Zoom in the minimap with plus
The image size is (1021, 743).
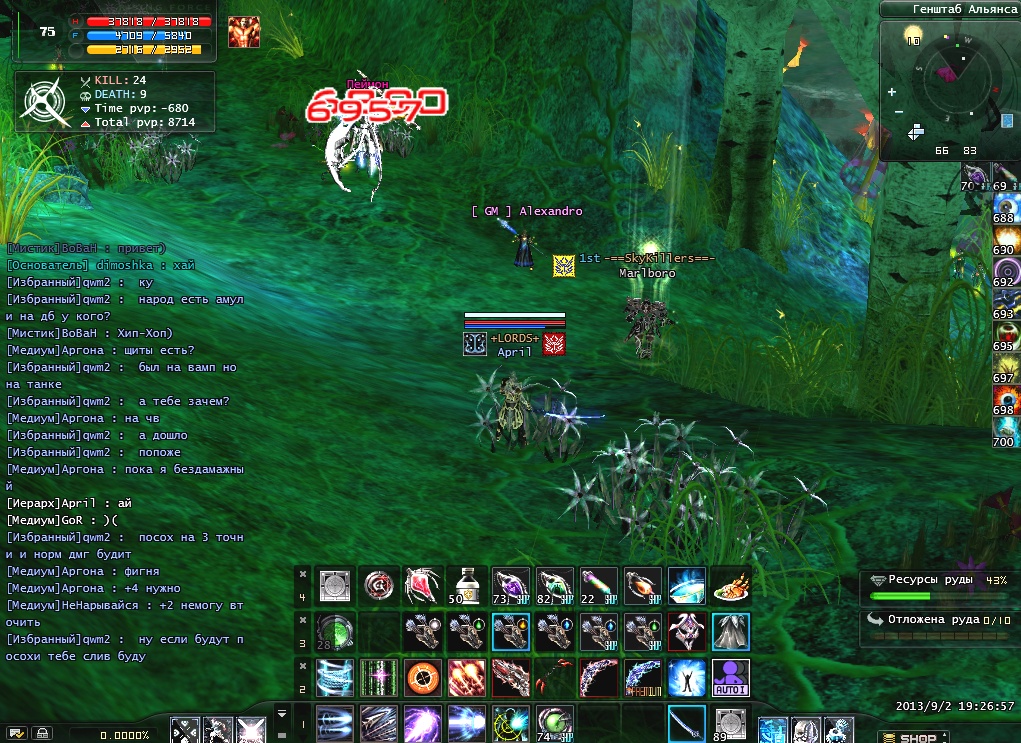[892, 92]
